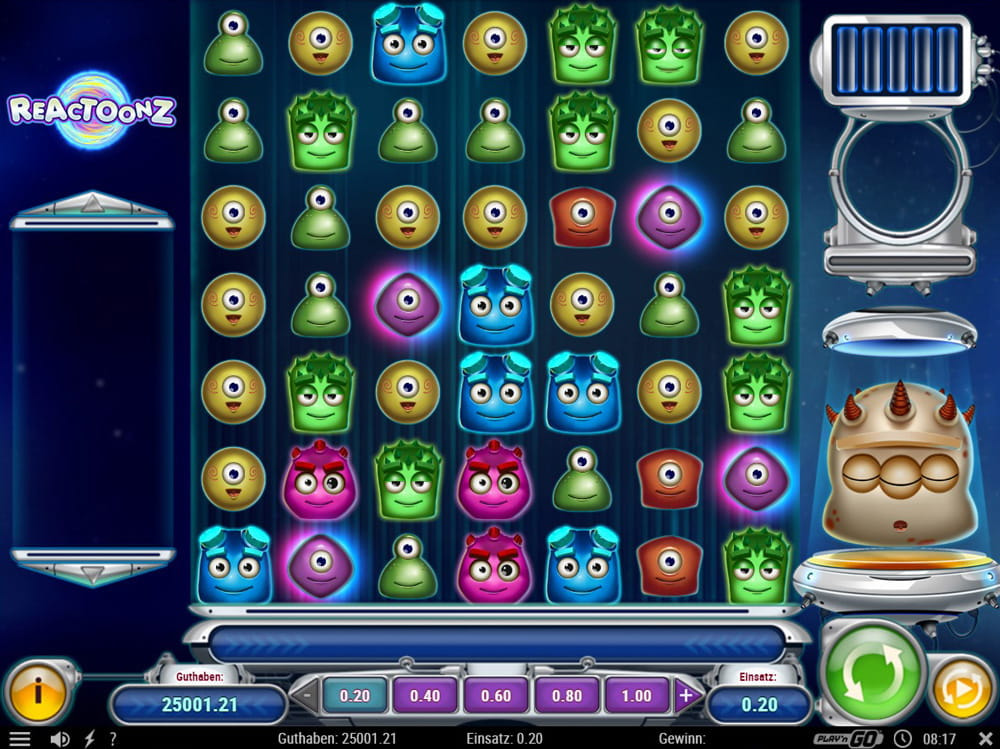
Task: Toggle the sound speaker icon
Action: pos(59,739)
